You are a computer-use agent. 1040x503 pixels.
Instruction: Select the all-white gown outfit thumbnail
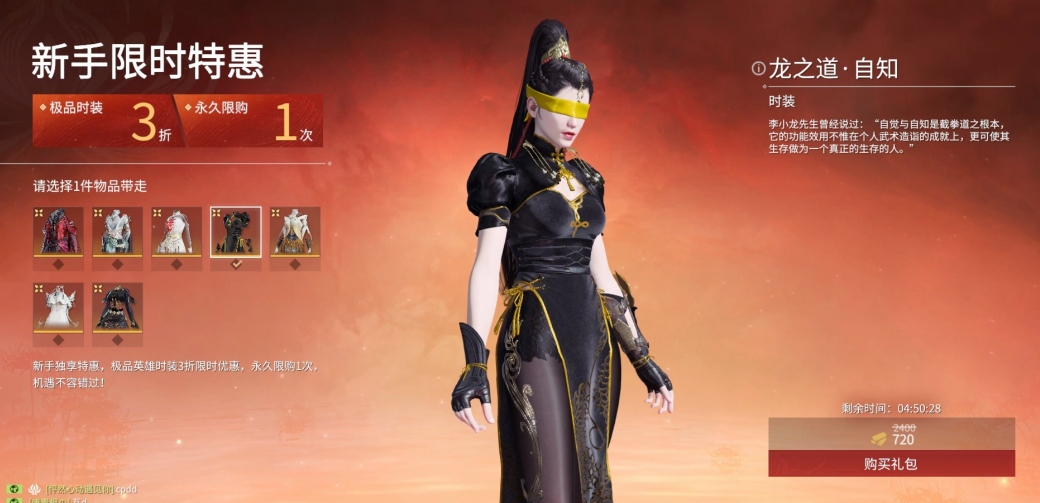pyautogui.click(x=57, y=308)
